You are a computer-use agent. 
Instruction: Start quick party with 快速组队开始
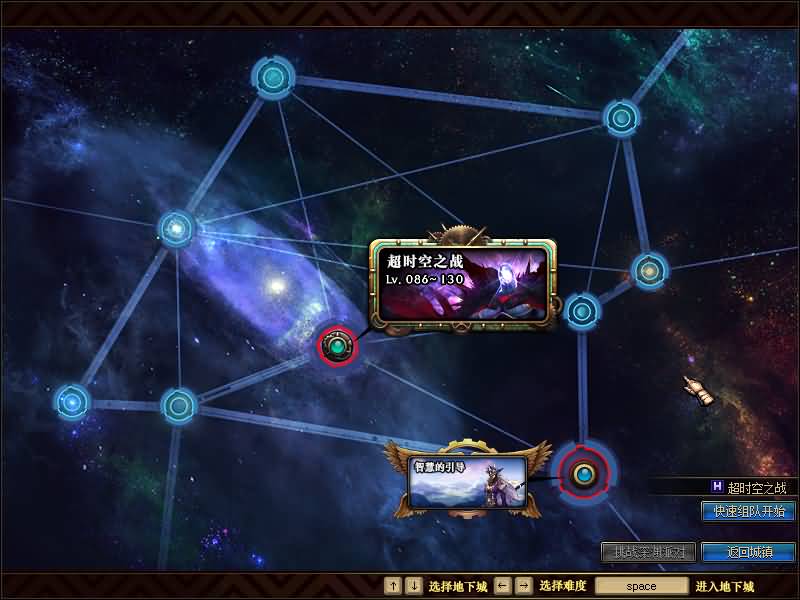coord(748,511)
